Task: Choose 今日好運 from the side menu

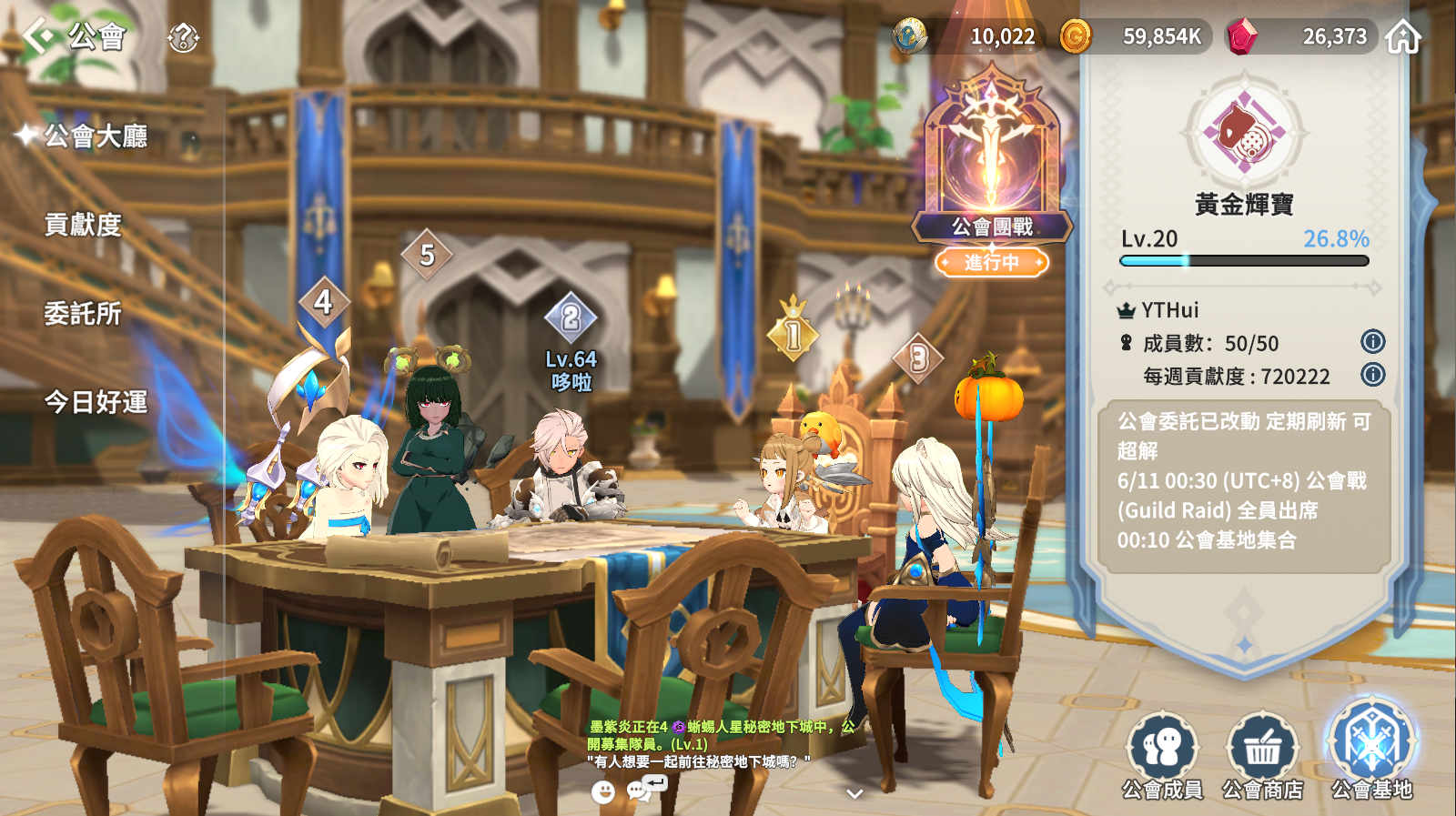Action: (x=96, y=402)
